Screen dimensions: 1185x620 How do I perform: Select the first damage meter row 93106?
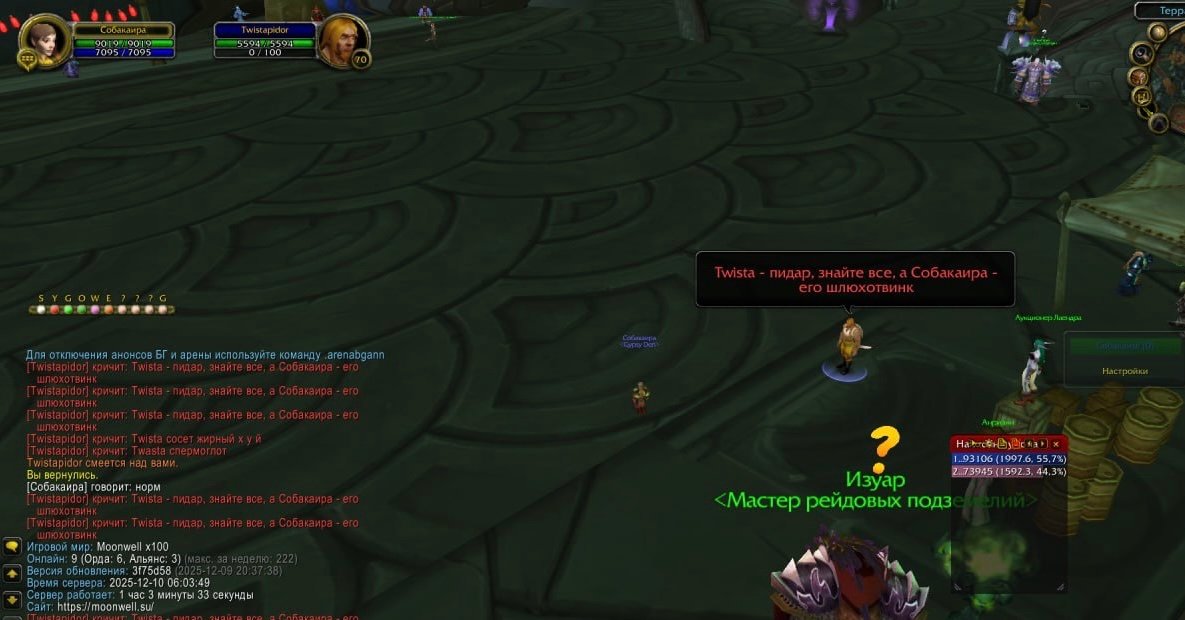click(1008, 458)
